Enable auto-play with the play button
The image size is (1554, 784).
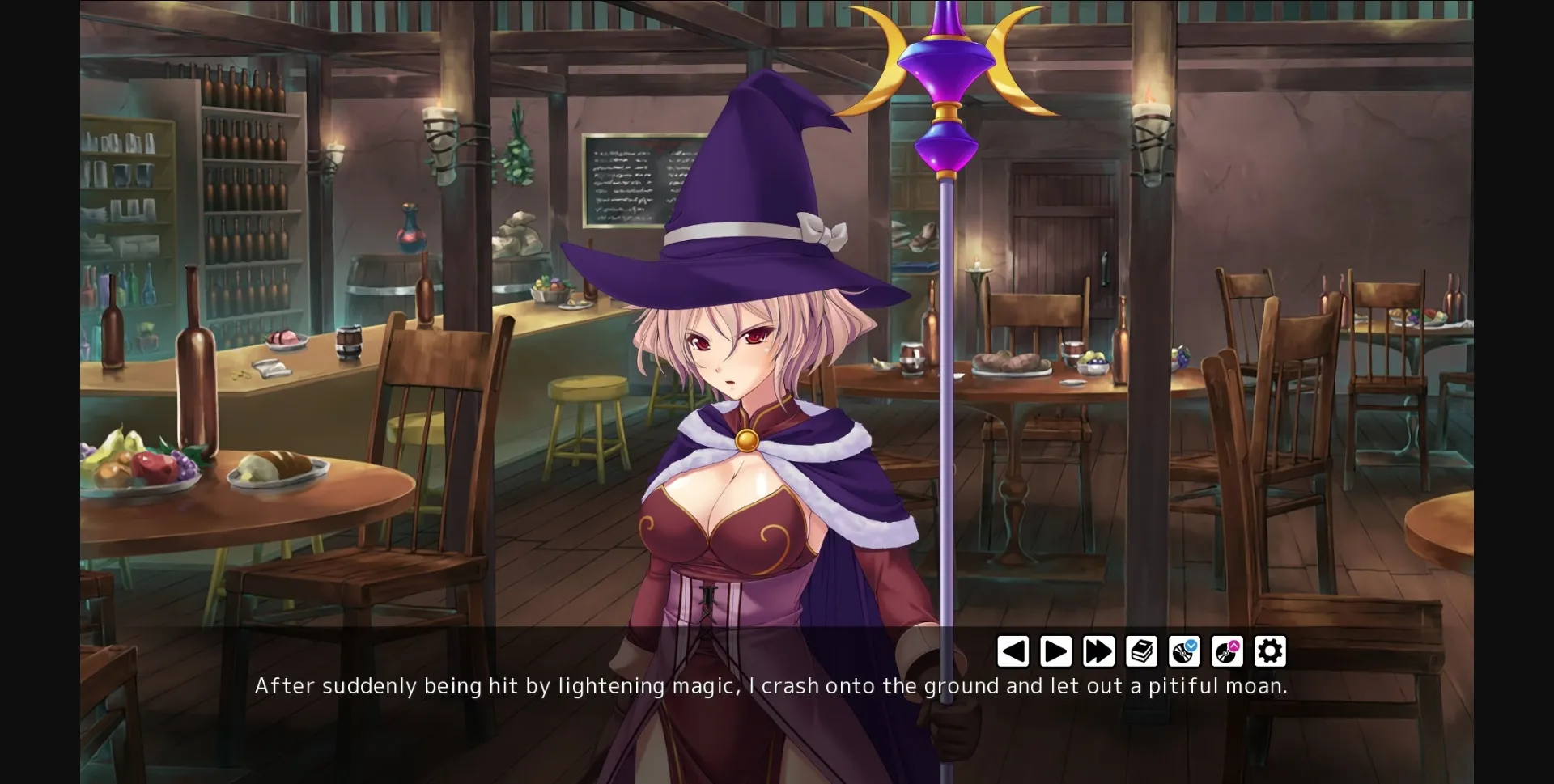tap(1055, 650)
